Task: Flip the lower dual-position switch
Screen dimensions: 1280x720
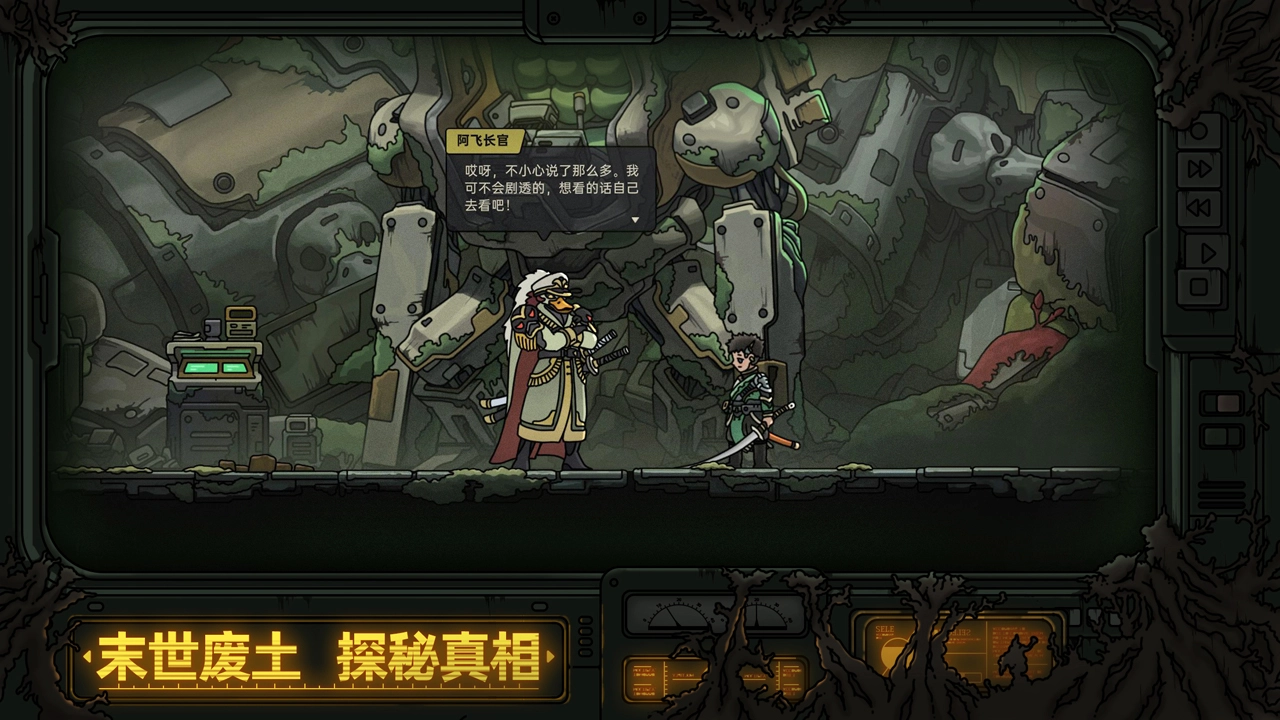Action: [1221, 436]
